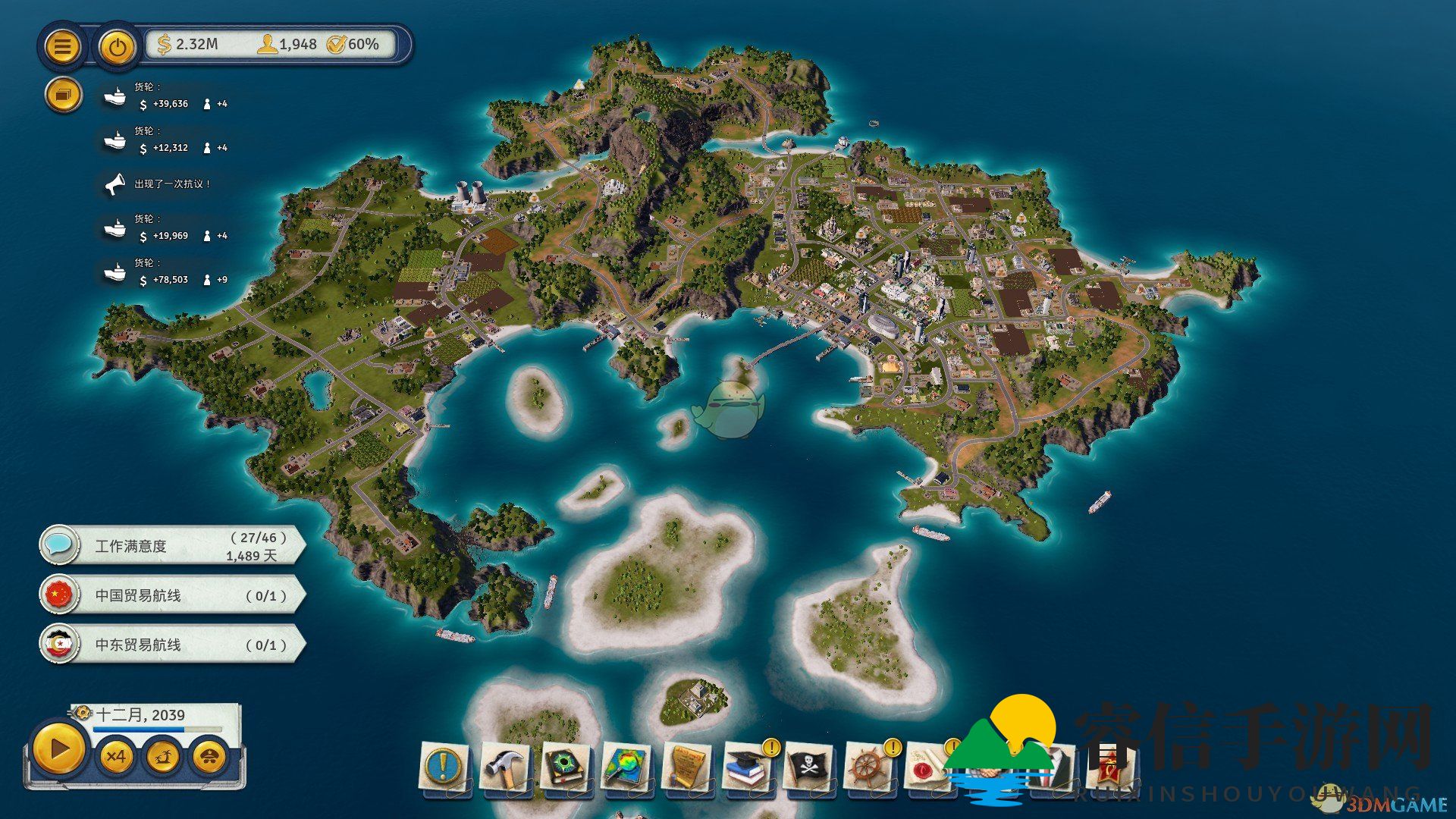Open the 中国贸易航线 task
The height and width of the screenshot is (819, 1456).
[x=173, y=596]
